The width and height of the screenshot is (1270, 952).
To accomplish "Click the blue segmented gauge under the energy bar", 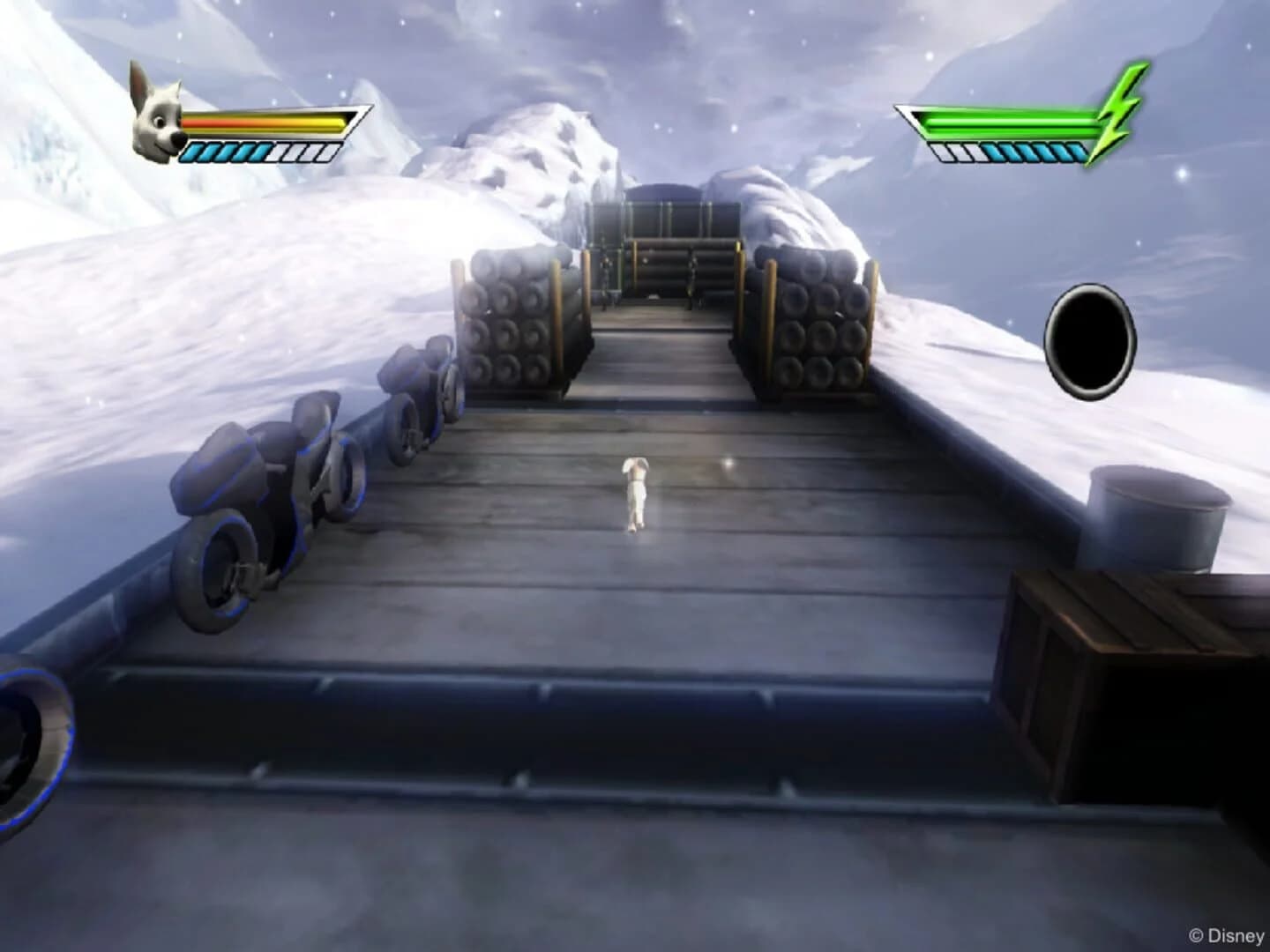I will (x=1010, y=150).
